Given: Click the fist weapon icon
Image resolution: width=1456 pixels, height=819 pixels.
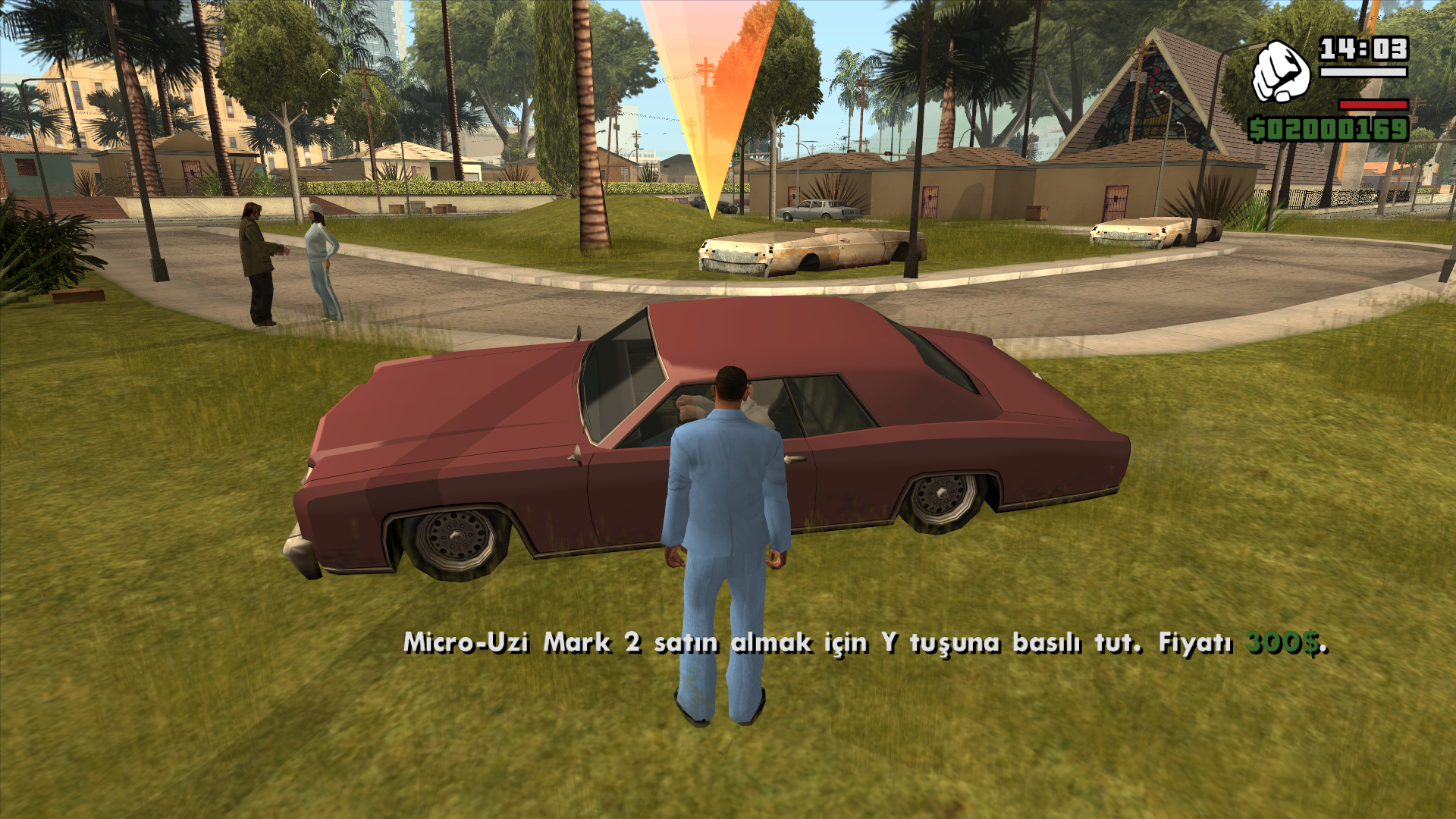Looking at the screenshot, I should (1280, 73).
